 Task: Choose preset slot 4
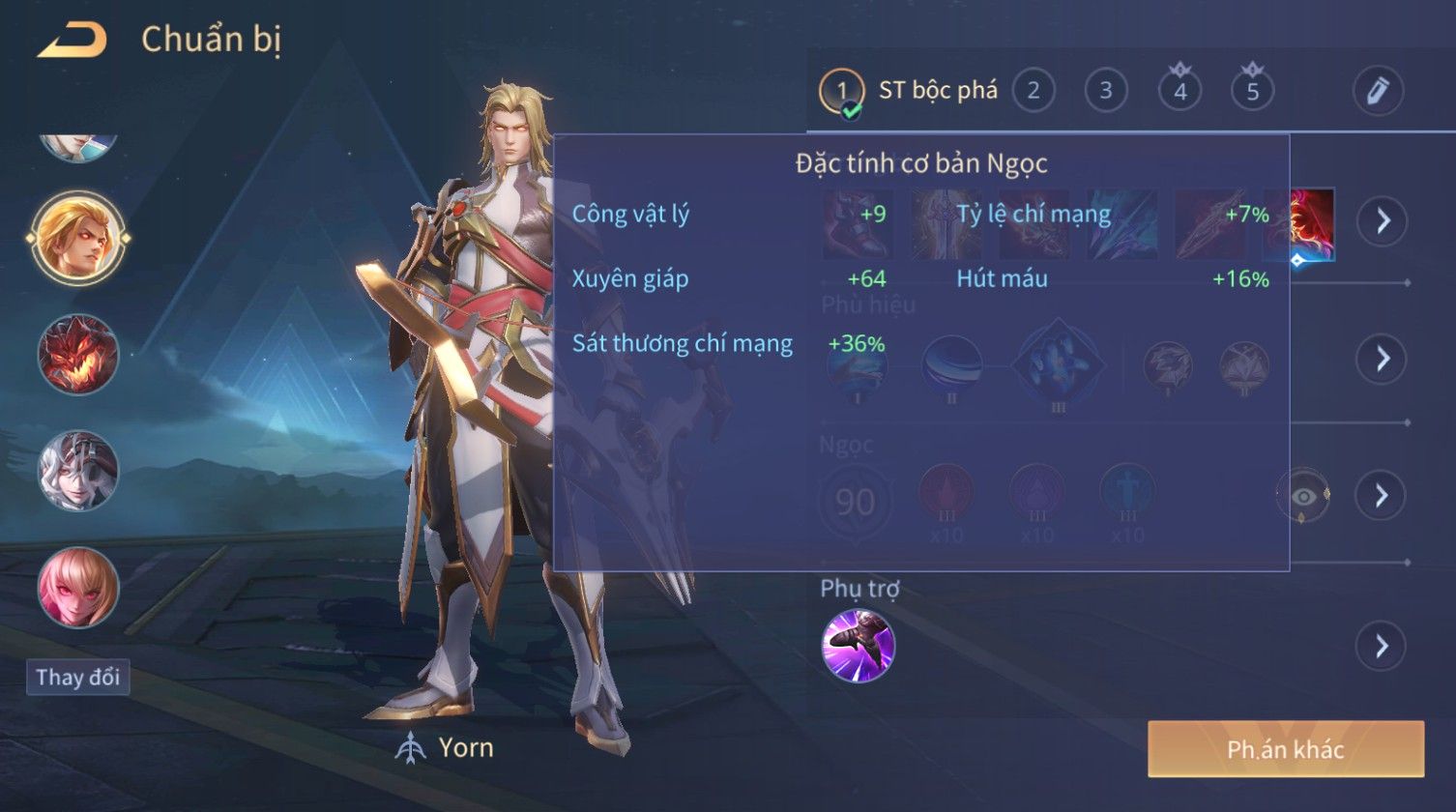click(1179, 92)
